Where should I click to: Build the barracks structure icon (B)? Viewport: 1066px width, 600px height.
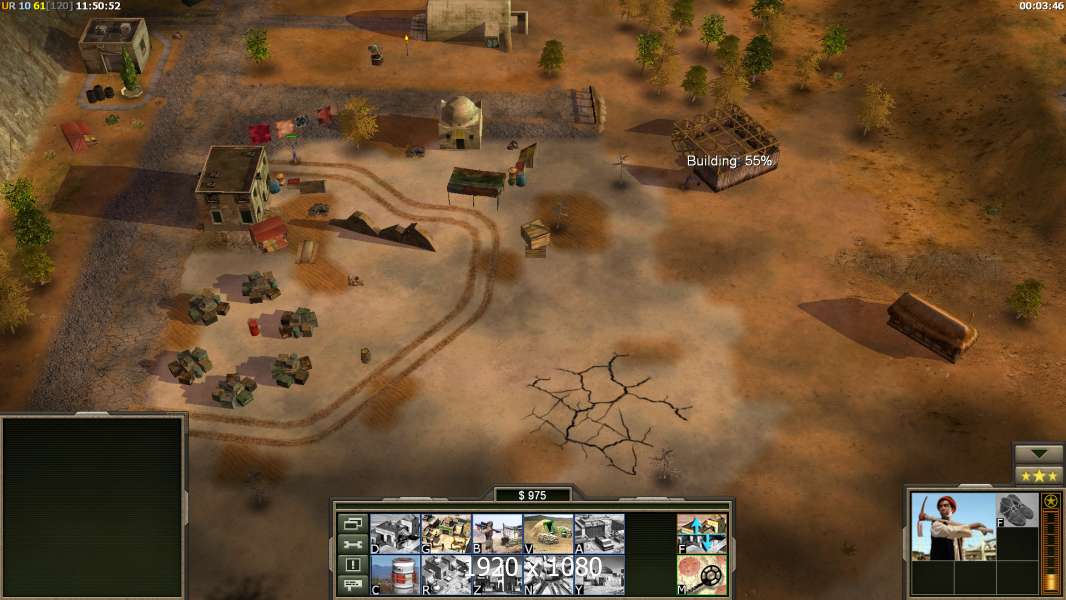tap(497, 533)
